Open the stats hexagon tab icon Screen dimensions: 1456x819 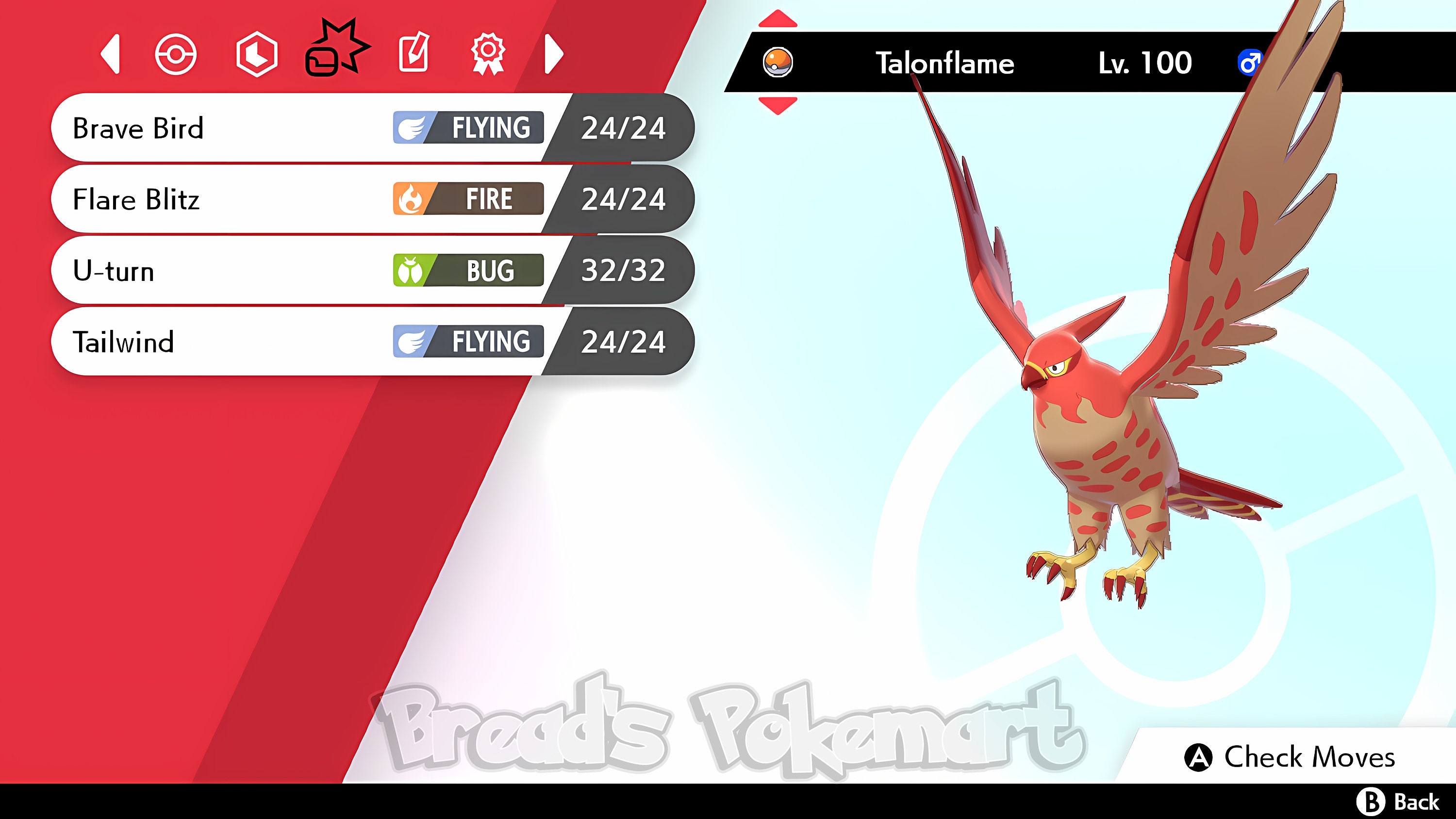coord(257,55)
